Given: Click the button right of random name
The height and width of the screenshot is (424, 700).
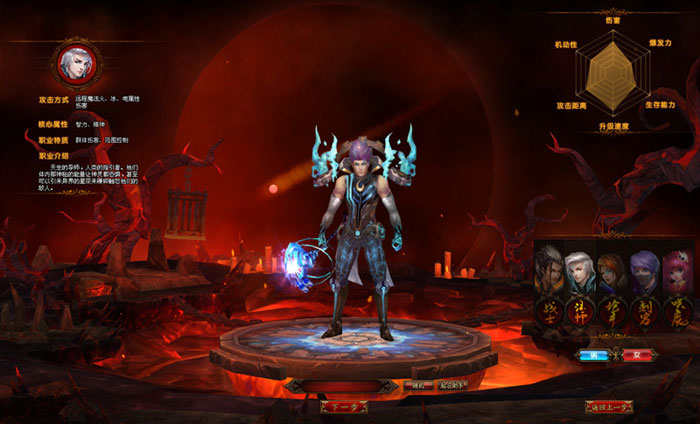Looking at the screenshot, I should [x=452, y=385].
